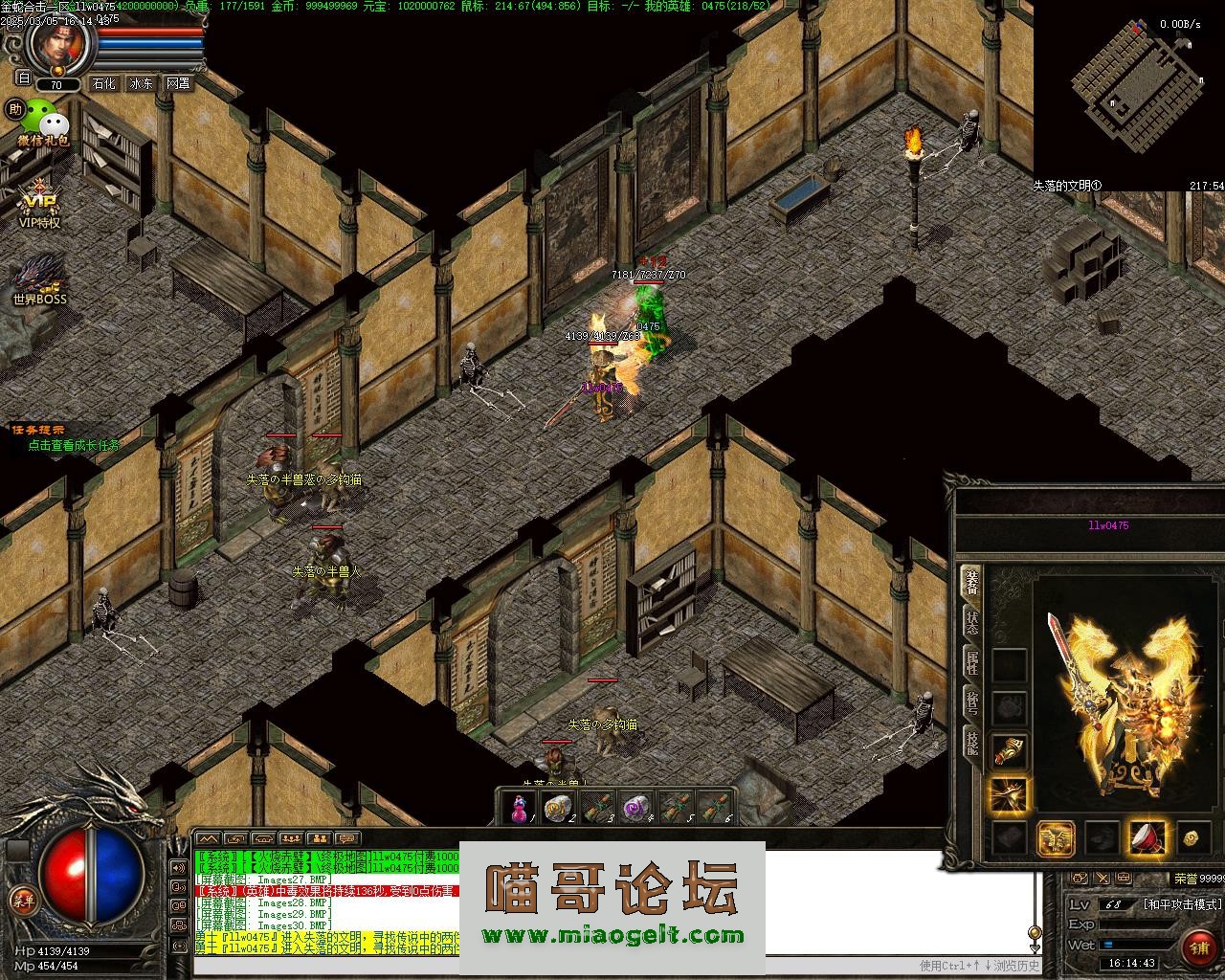Toggle the 和平攻击模式 attack mode
The height and width of the screenshot is (980, 1225).
pos(1182,904)
